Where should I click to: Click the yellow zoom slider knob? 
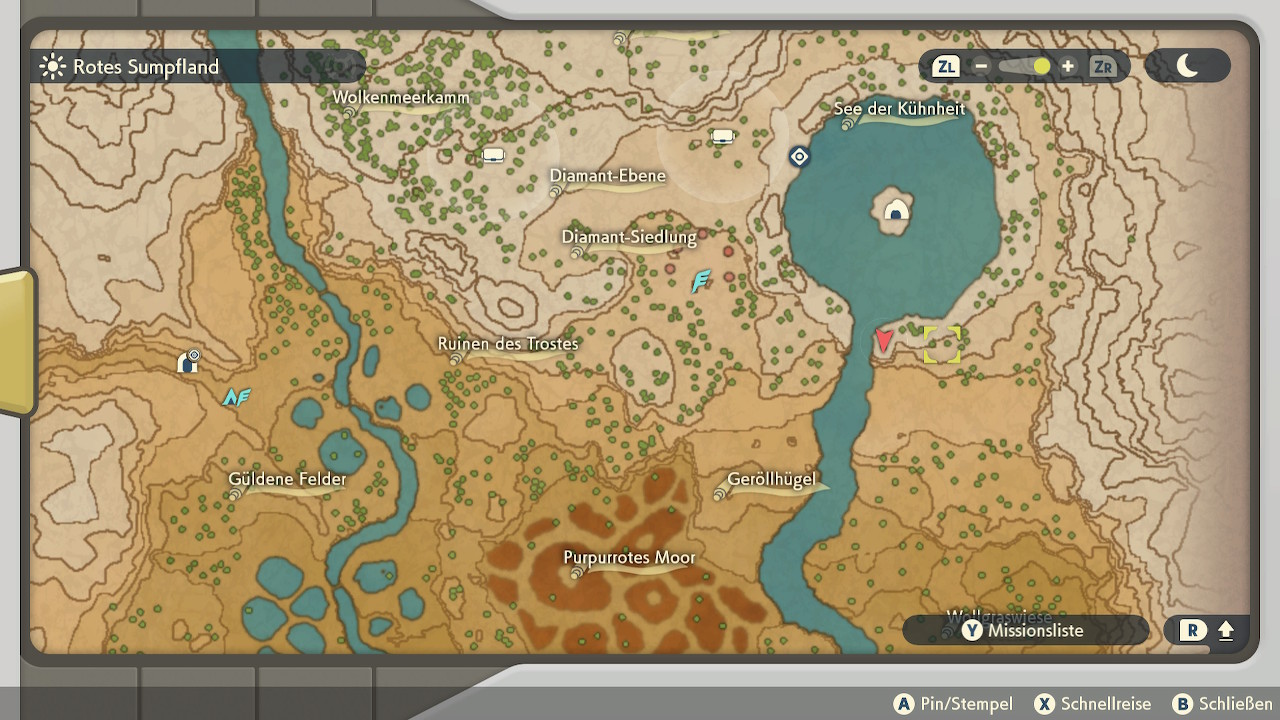(x=1042, y=66)
